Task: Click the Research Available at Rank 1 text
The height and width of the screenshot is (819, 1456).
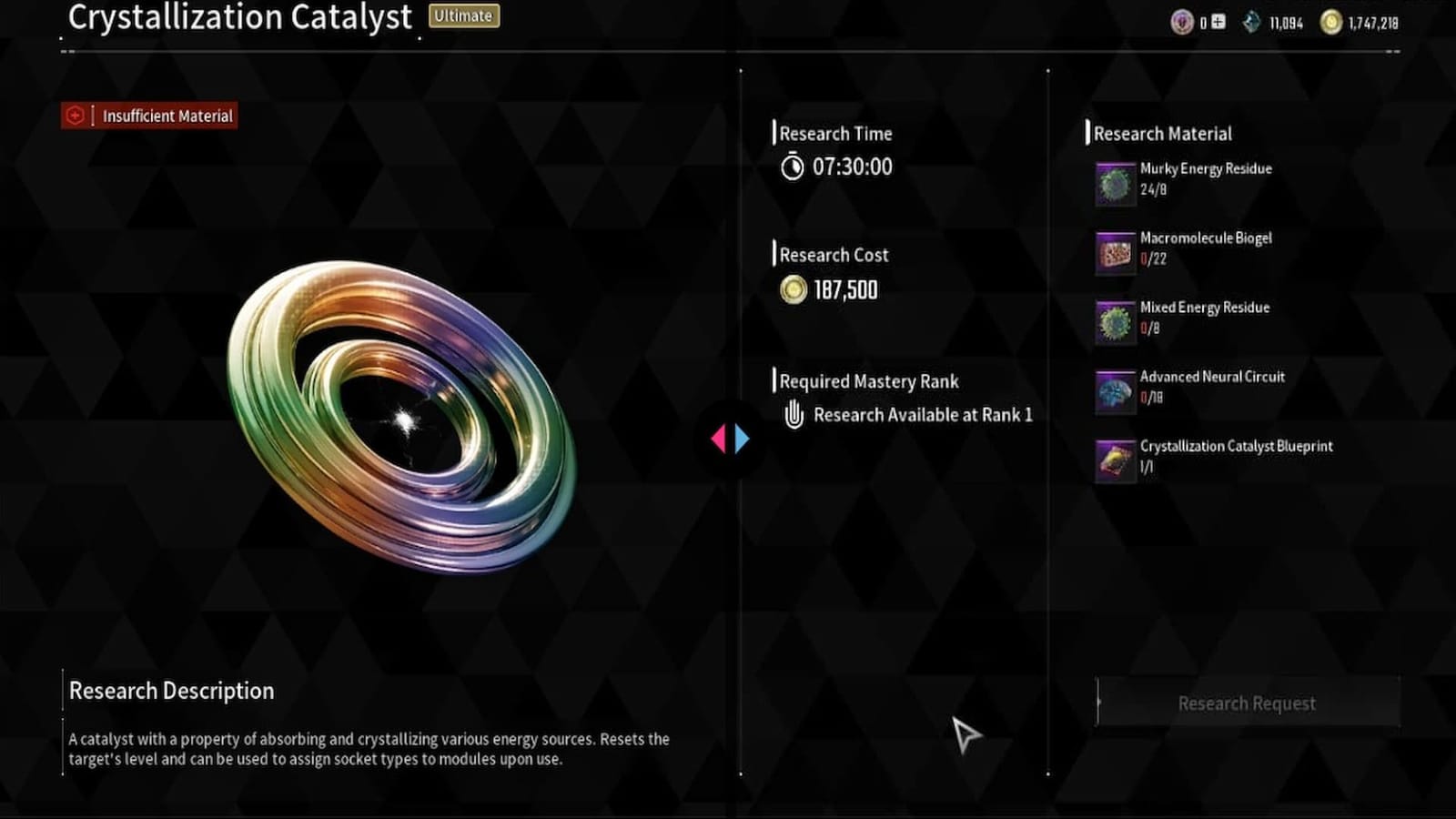Action: click(924, 415)
